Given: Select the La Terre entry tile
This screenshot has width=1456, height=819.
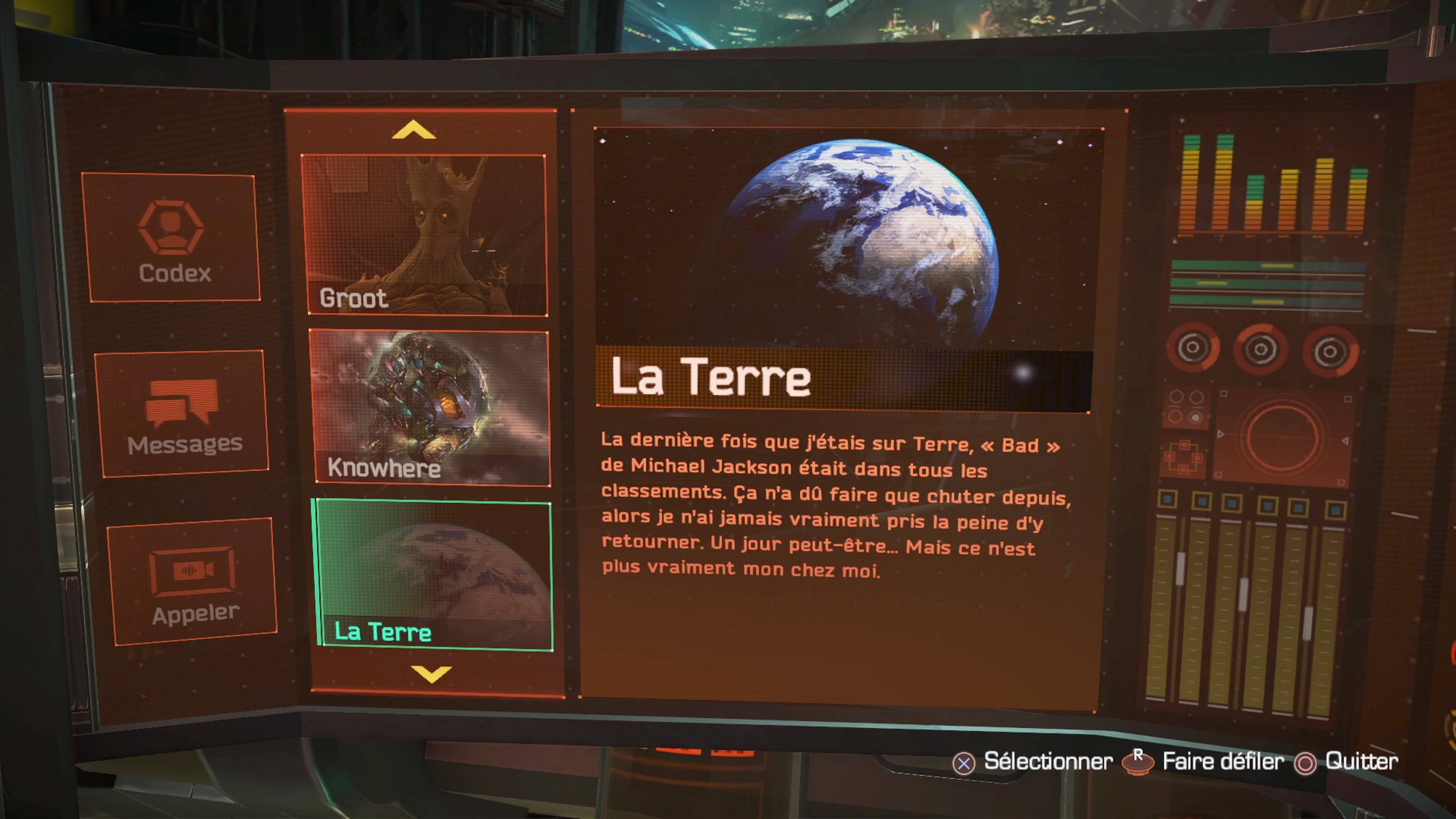Looking at the screenshot, I should pyautogui.click(x=434, y=576).
